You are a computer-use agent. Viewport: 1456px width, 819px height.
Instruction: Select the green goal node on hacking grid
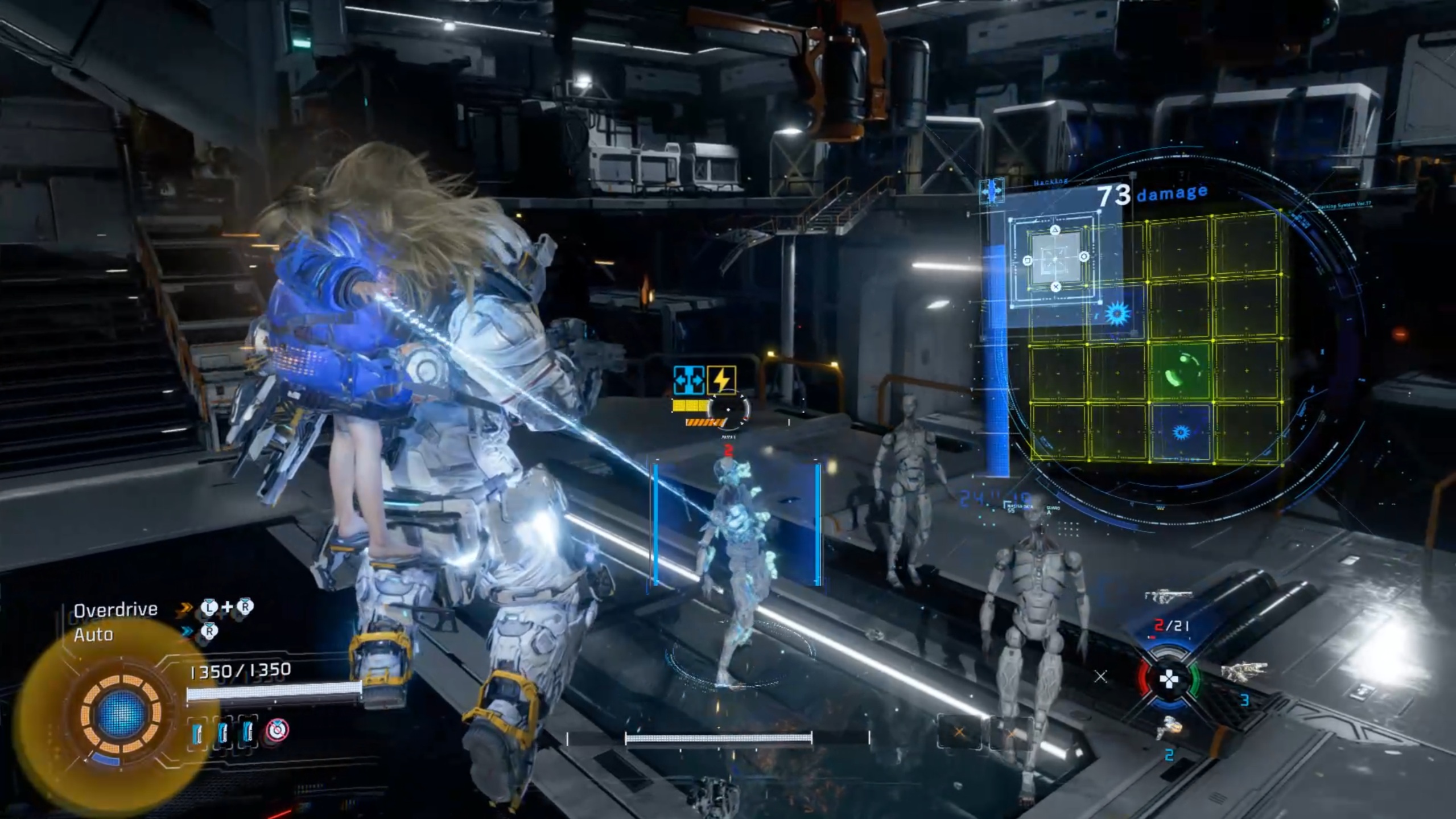tap(1179, 371)
